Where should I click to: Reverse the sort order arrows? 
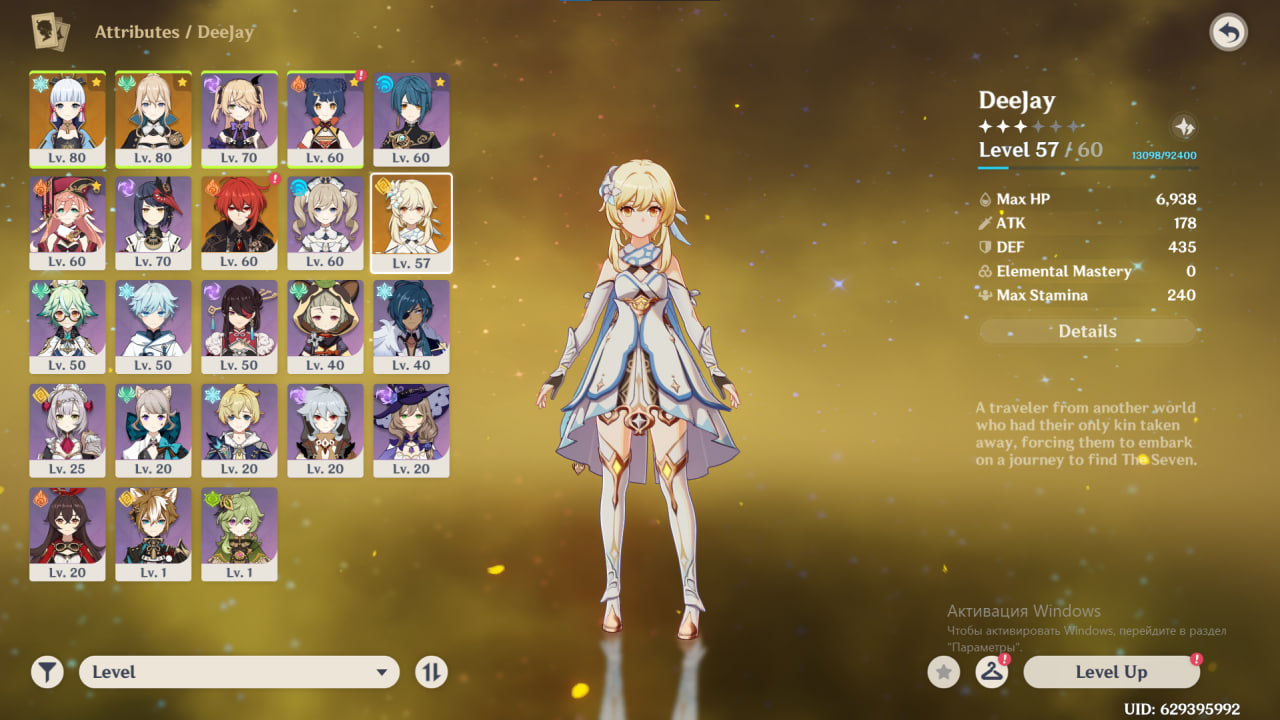[431, 672]
